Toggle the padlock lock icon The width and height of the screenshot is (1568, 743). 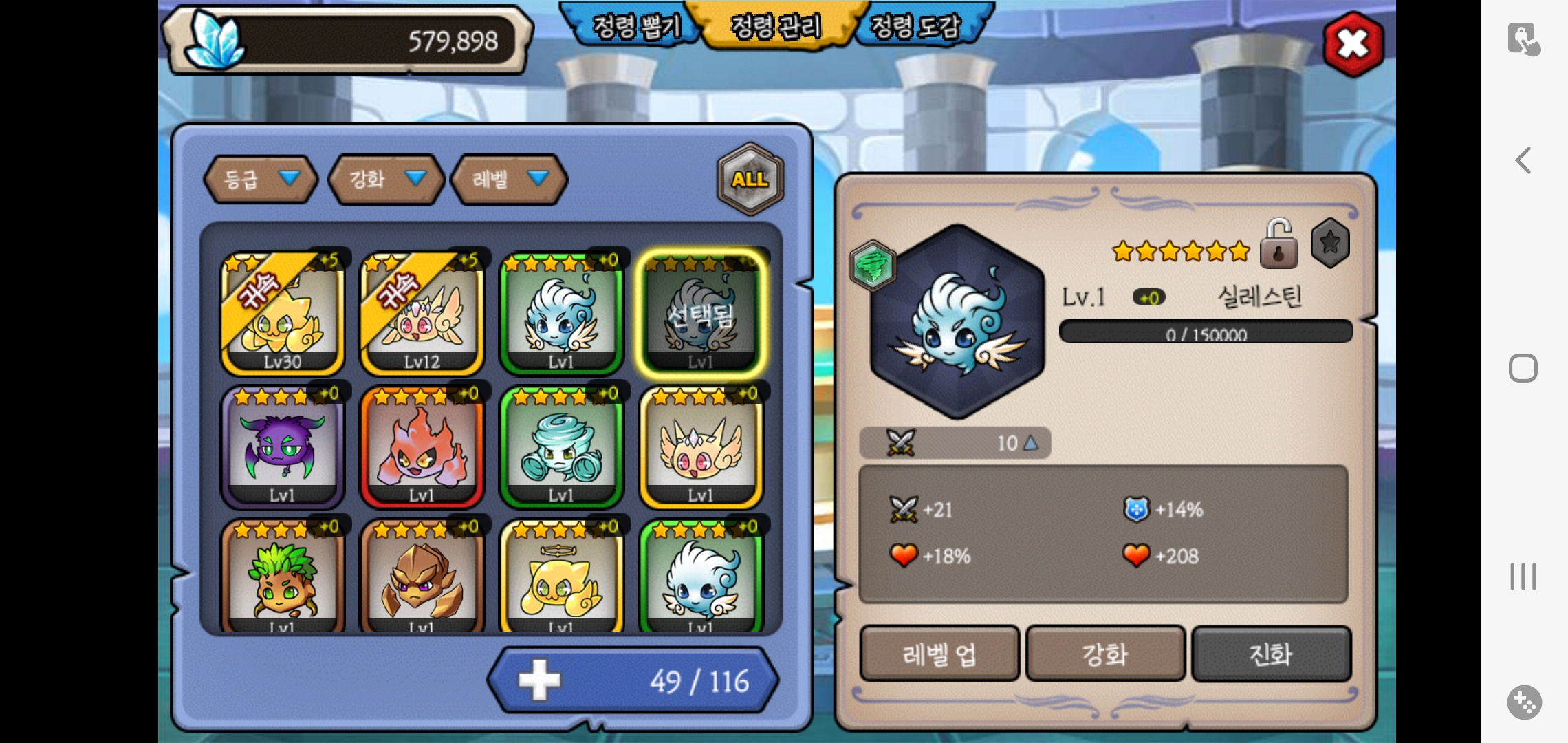point(1278,244)
